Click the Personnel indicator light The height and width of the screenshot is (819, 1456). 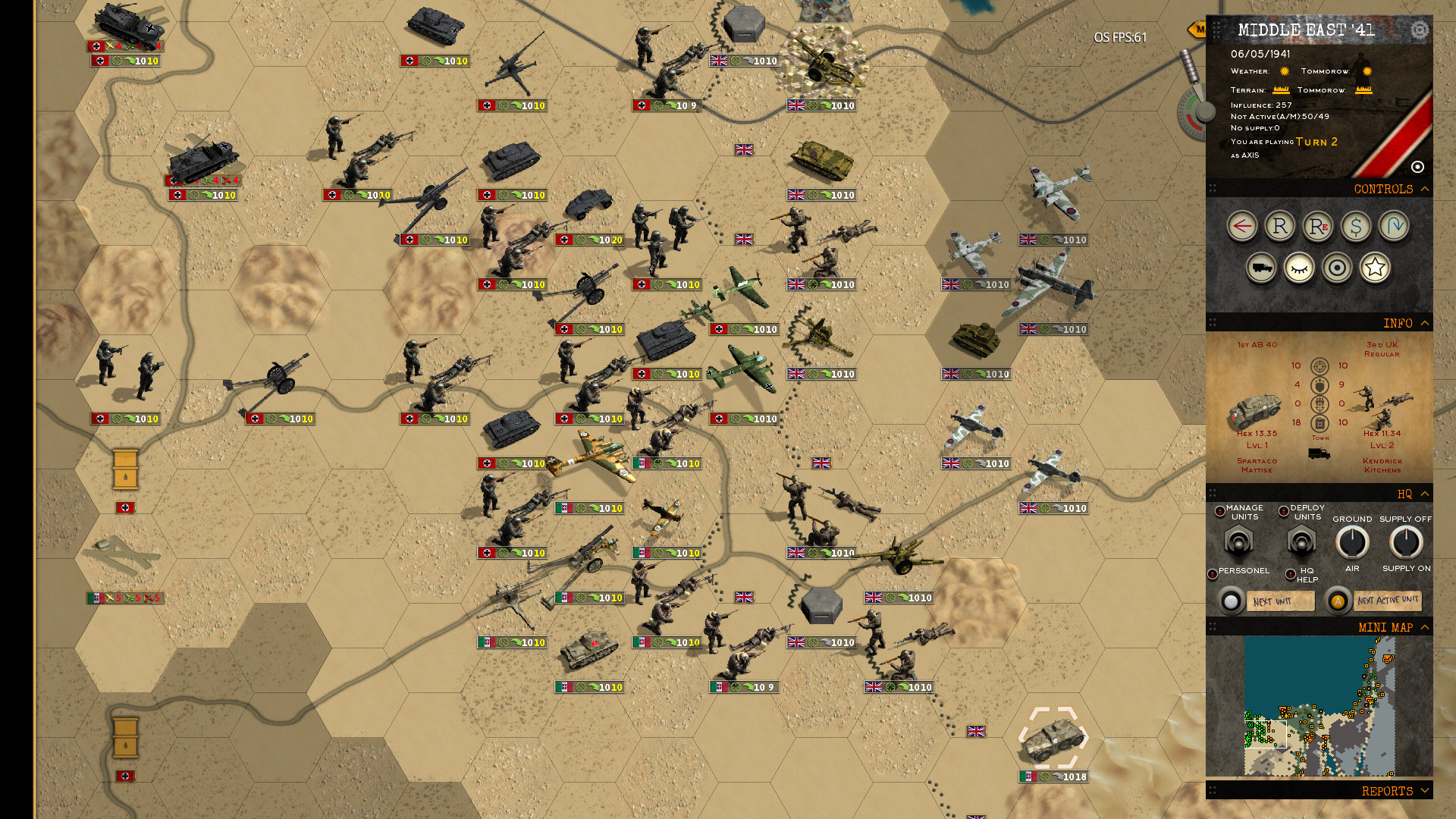tap(1213, 572)
